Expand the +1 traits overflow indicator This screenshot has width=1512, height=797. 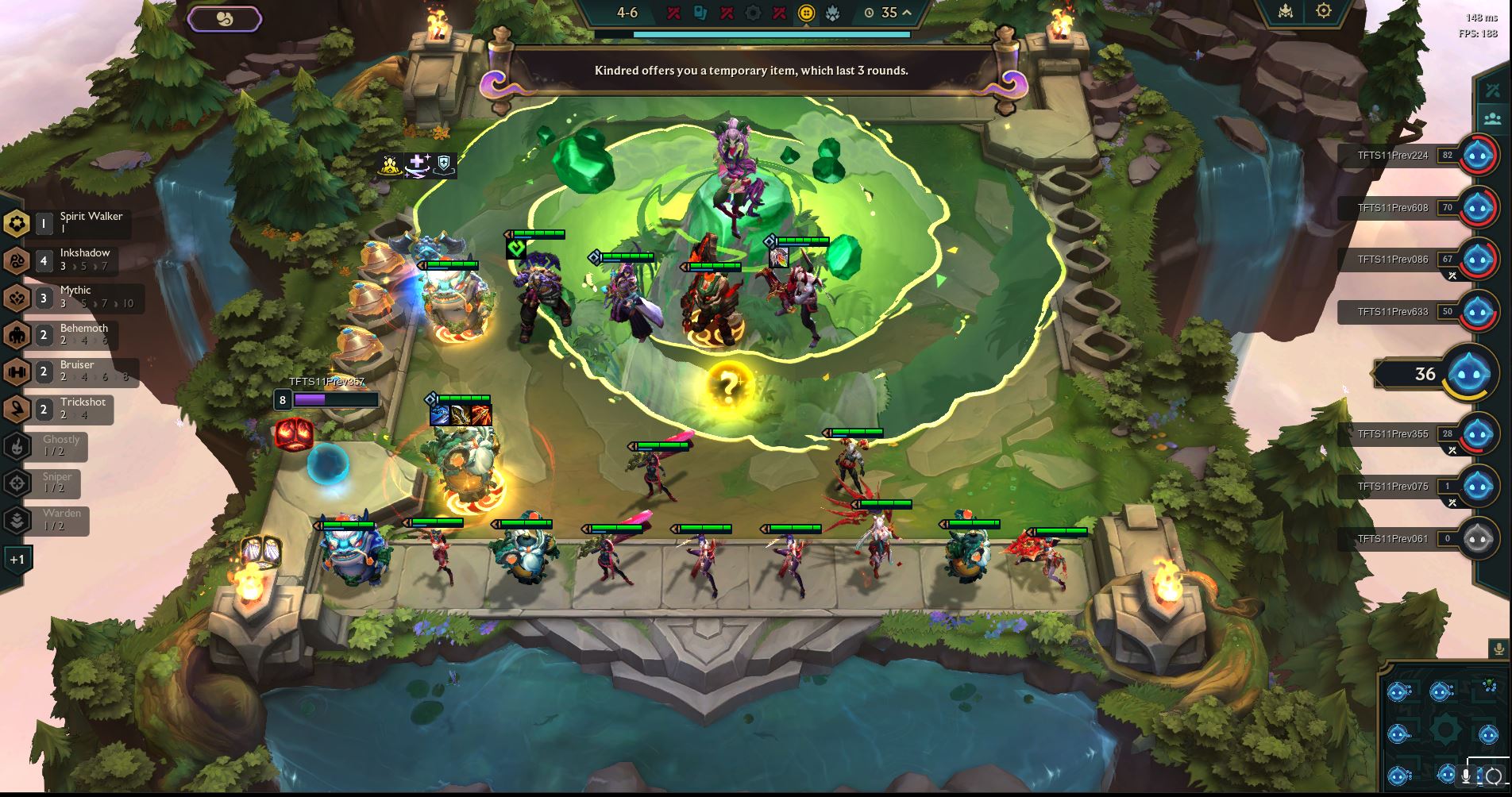tap(16, 559)
